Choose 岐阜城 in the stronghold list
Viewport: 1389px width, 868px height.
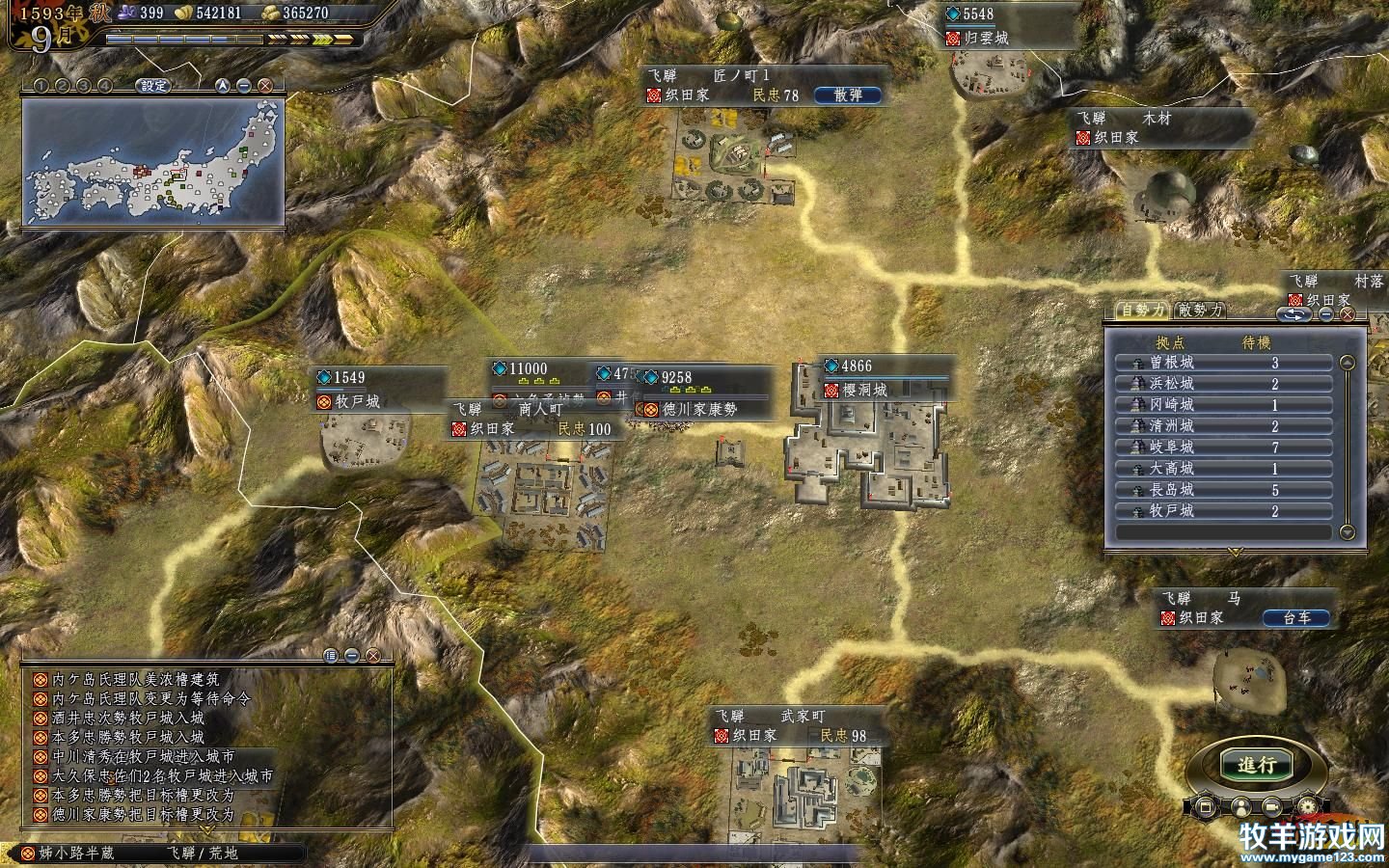tap(1223, 448)
